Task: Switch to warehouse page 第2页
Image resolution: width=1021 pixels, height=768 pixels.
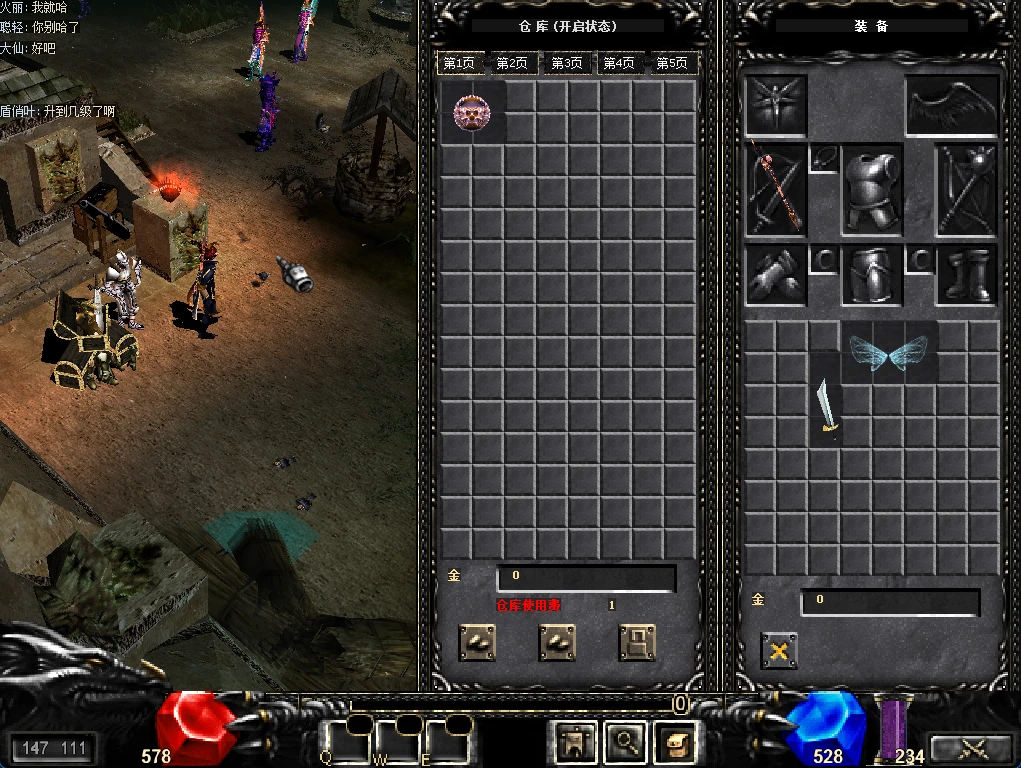Action: point(511,63)
